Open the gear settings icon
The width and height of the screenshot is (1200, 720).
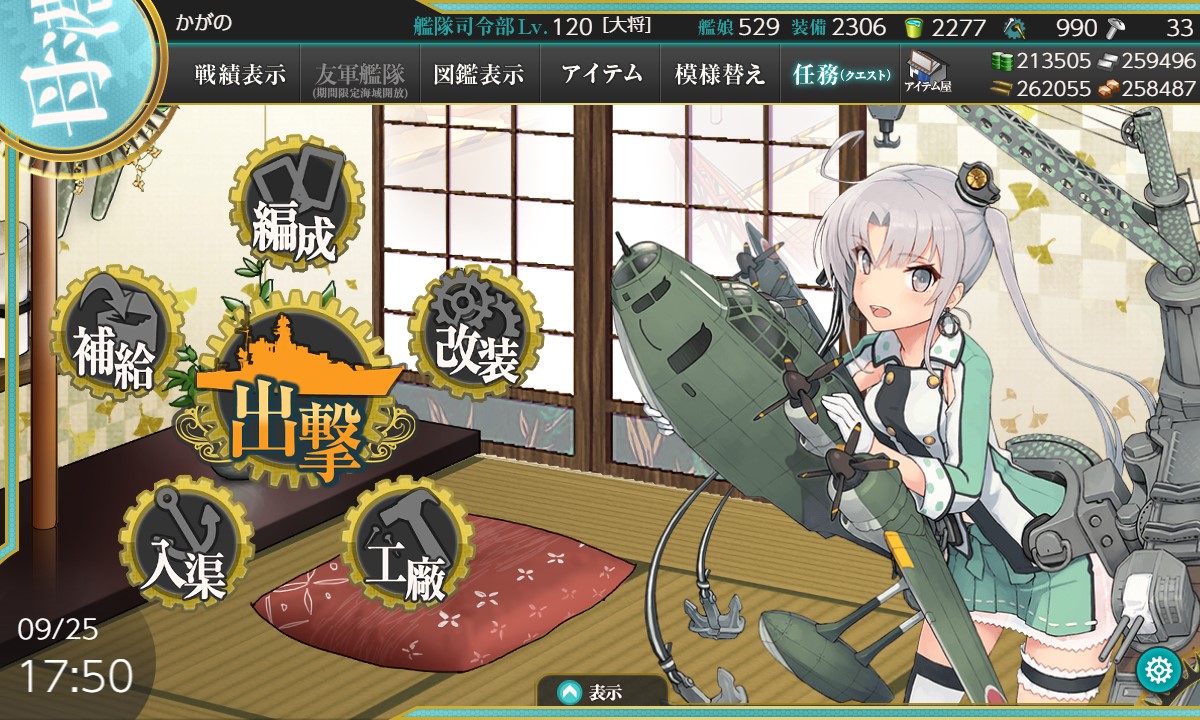1159,669
